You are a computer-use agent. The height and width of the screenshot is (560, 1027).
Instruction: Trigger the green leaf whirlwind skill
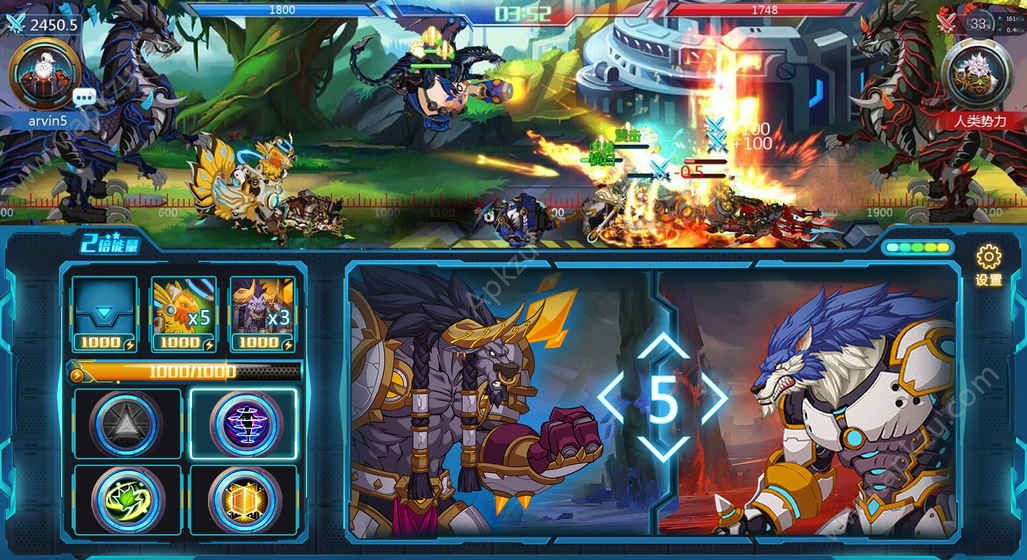coord(127,499)
